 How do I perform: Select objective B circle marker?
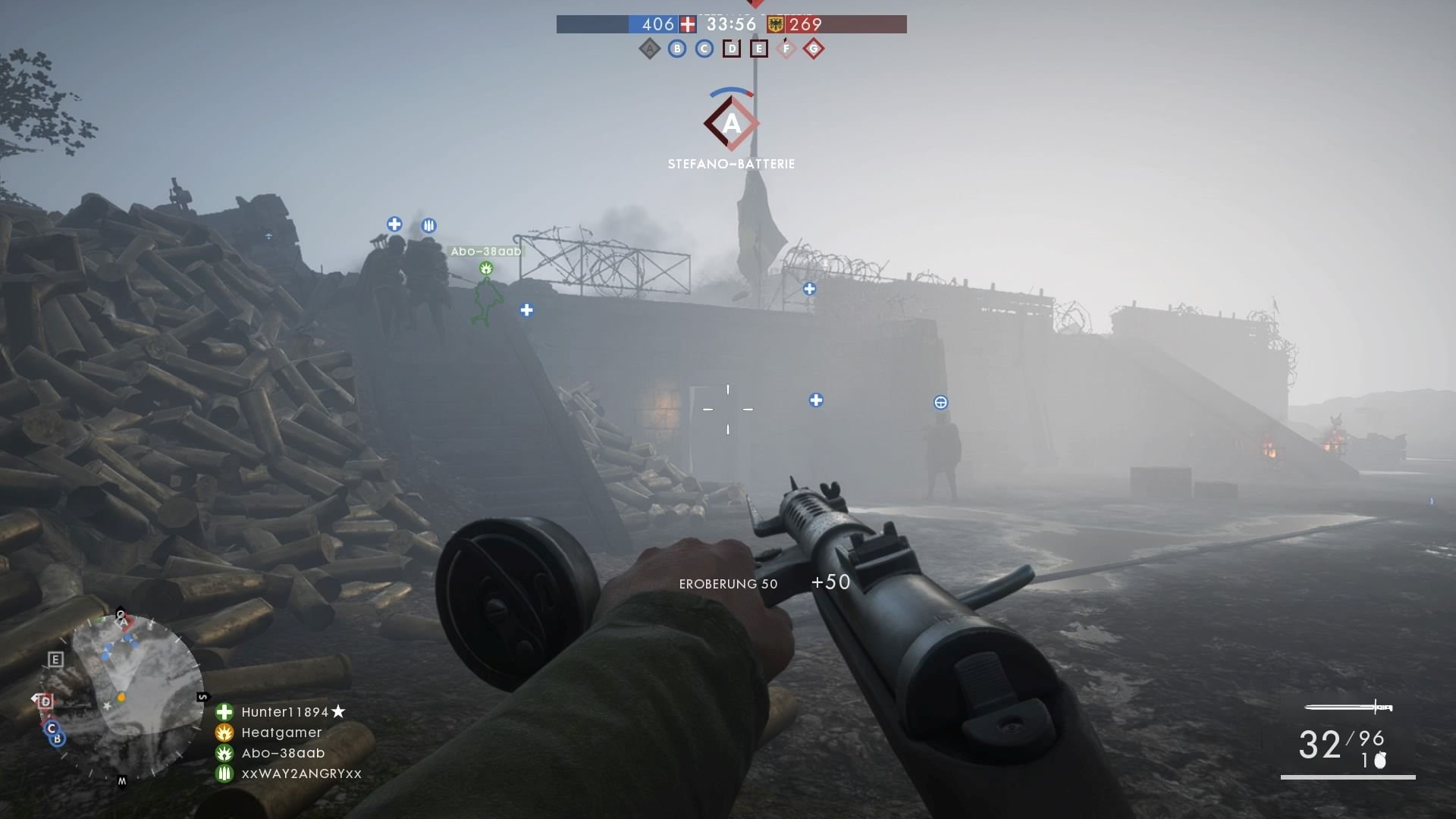click(x=677, y=48)
